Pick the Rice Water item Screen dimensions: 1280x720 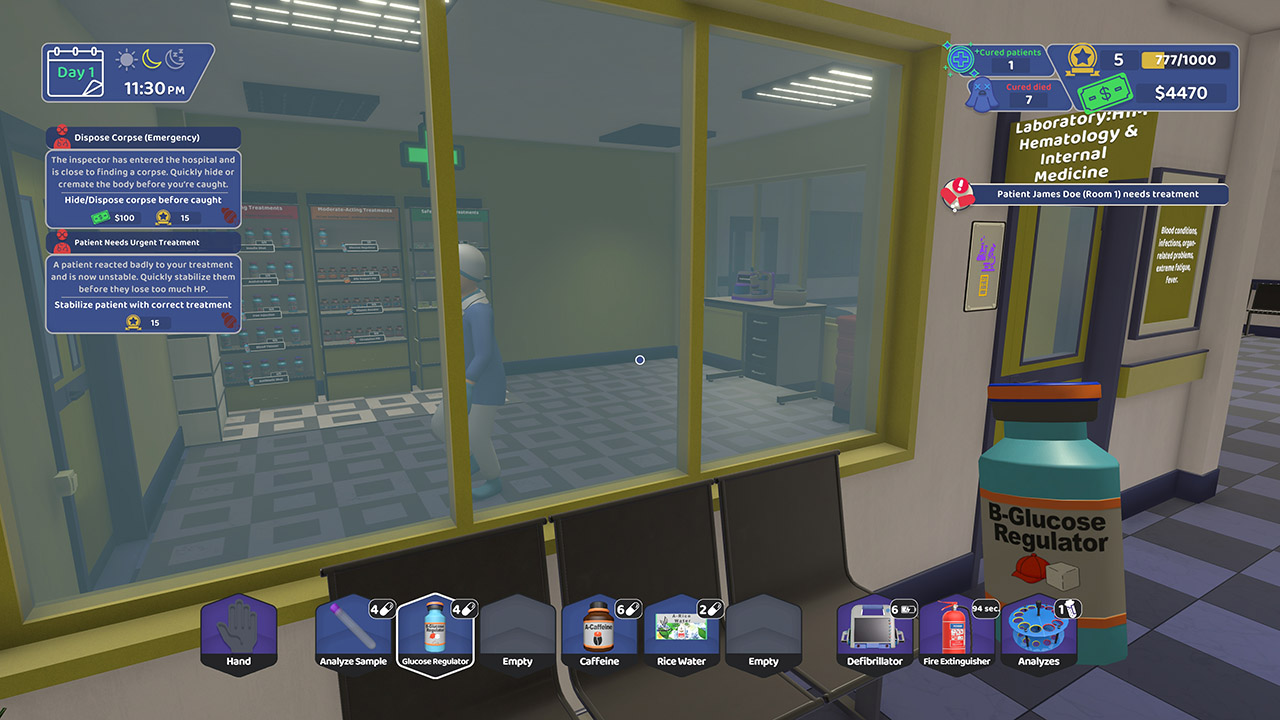point(681,635)
